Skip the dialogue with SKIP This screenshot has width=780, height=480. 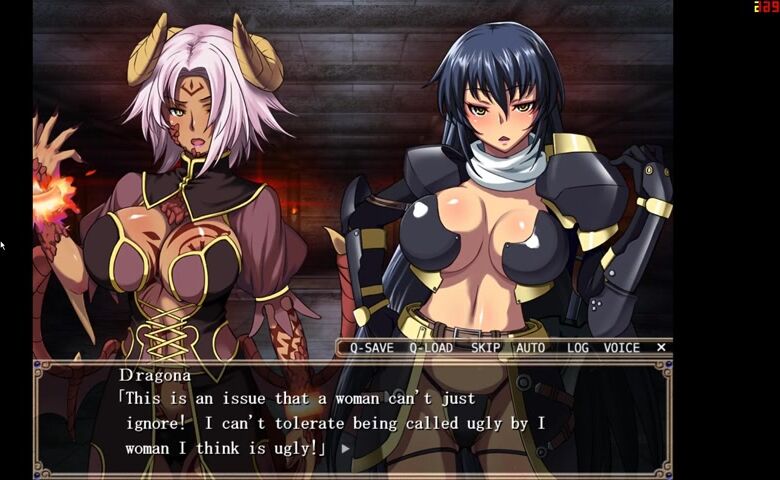[x=485, y=348]
